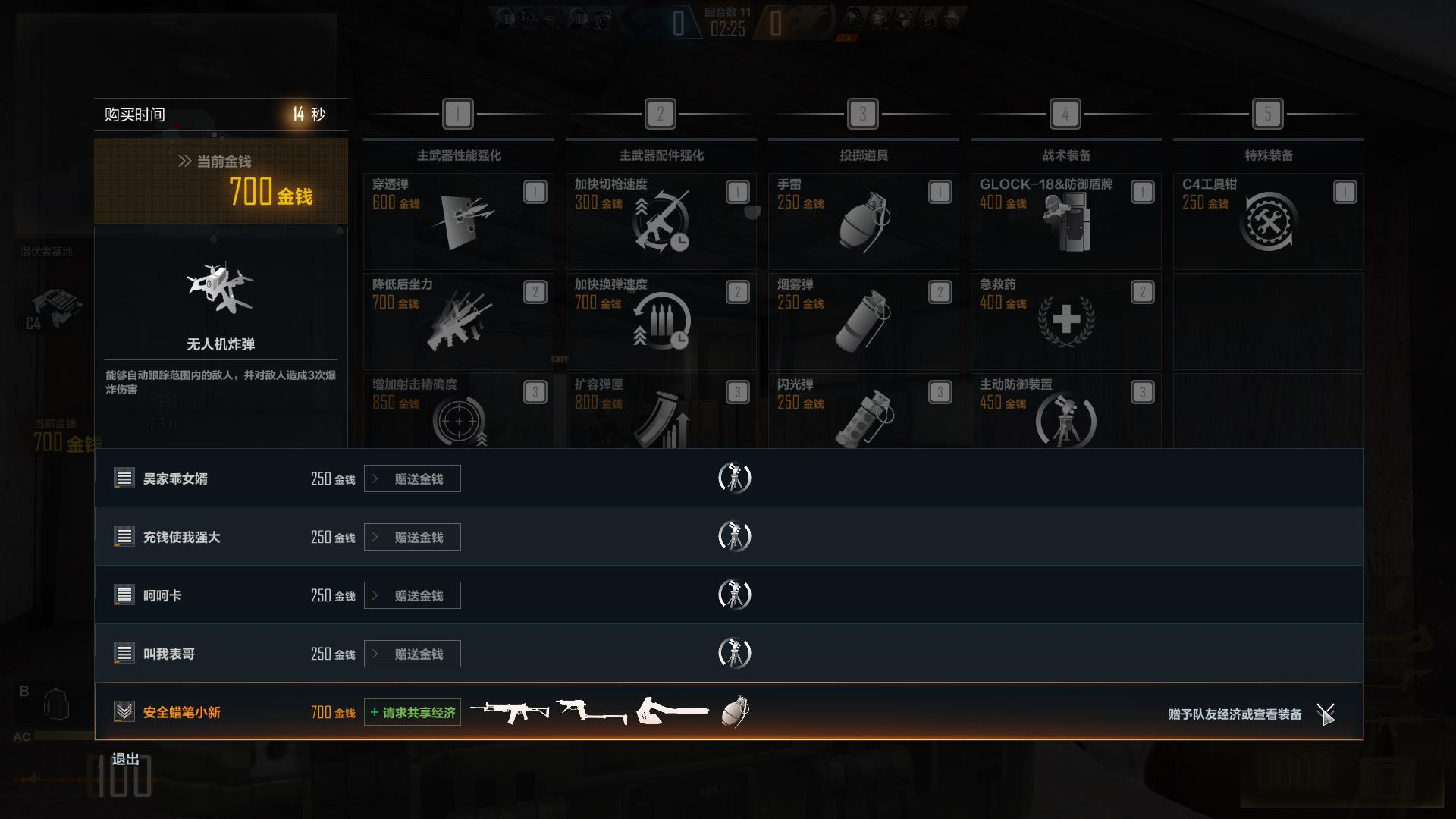Gift money to teammate 叫我表哥
The image size is (1456, 819).
click(412, 654)
